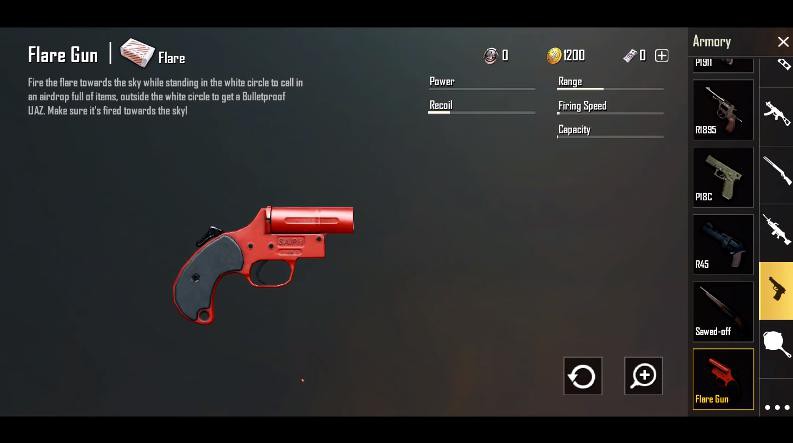793x443 pixels.
Task: Open the frying pan melee category tab
Action: tap(777, 344)
